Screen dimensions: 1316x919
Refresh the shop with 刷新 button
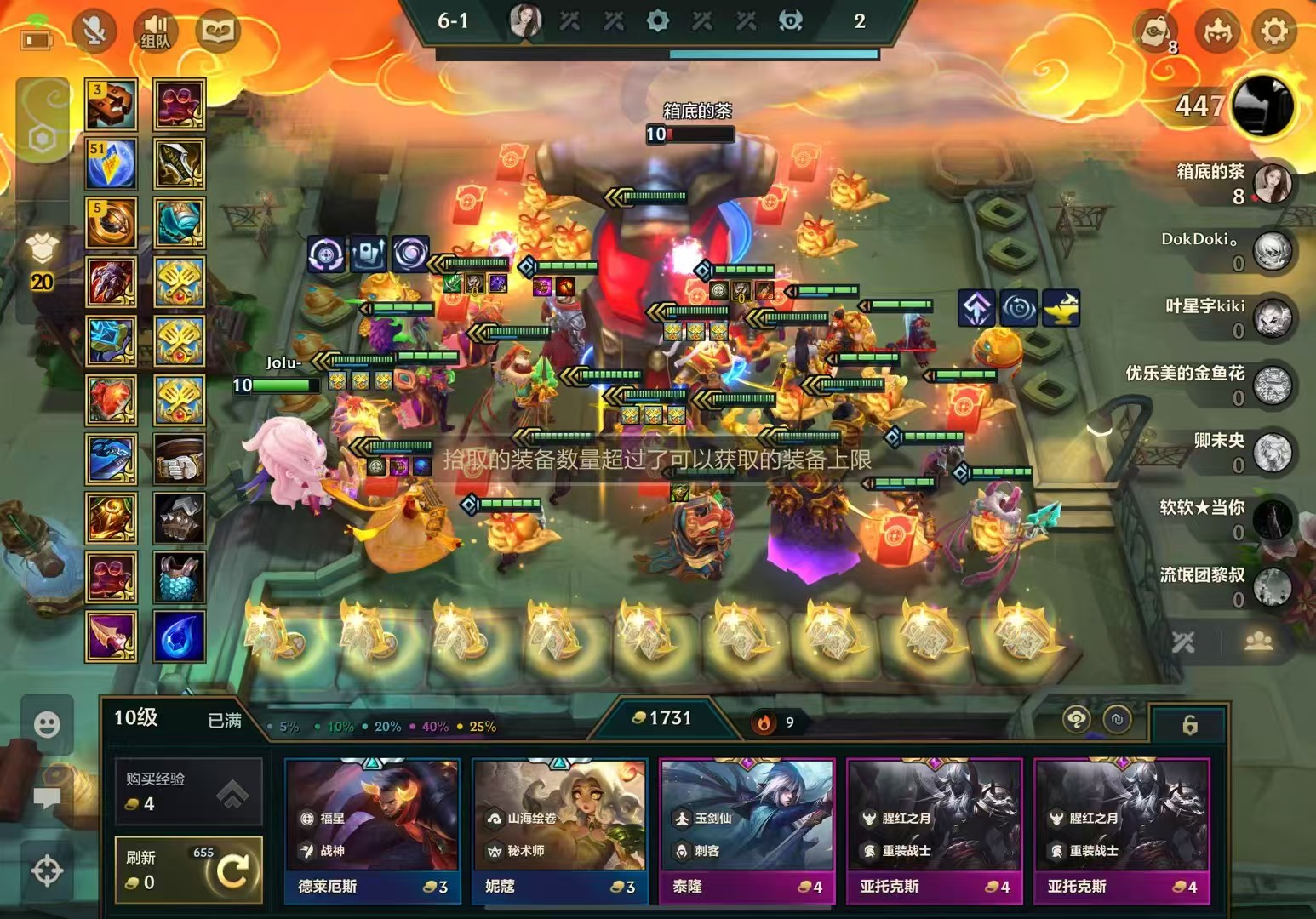[x=188, y=870]
